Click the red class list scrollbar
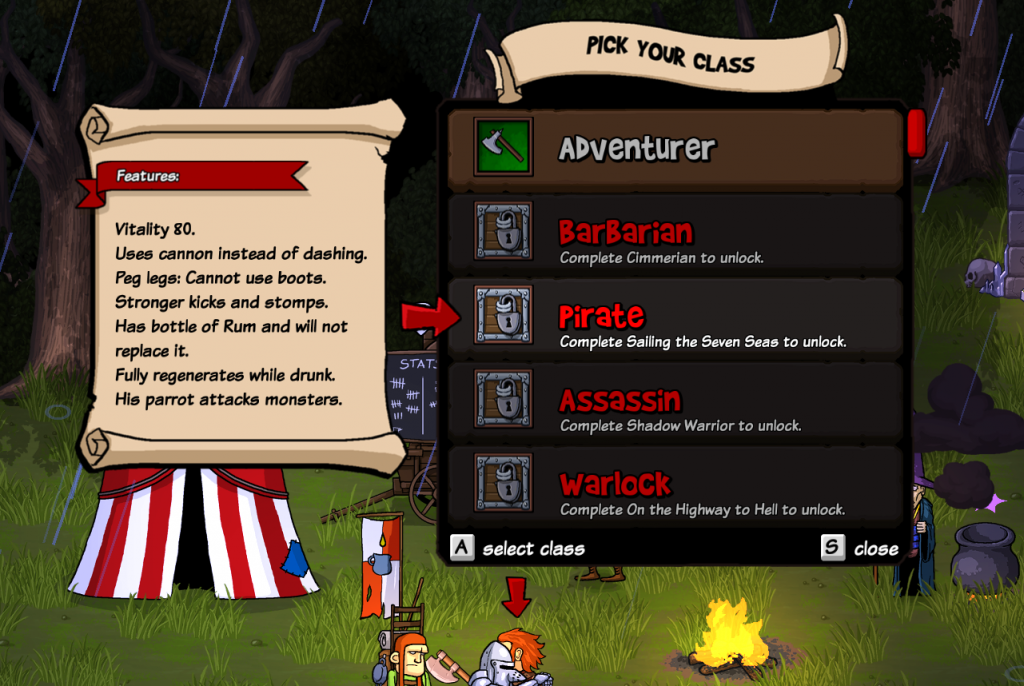Screen dimensions: 1024x686 tap(916, 133)
